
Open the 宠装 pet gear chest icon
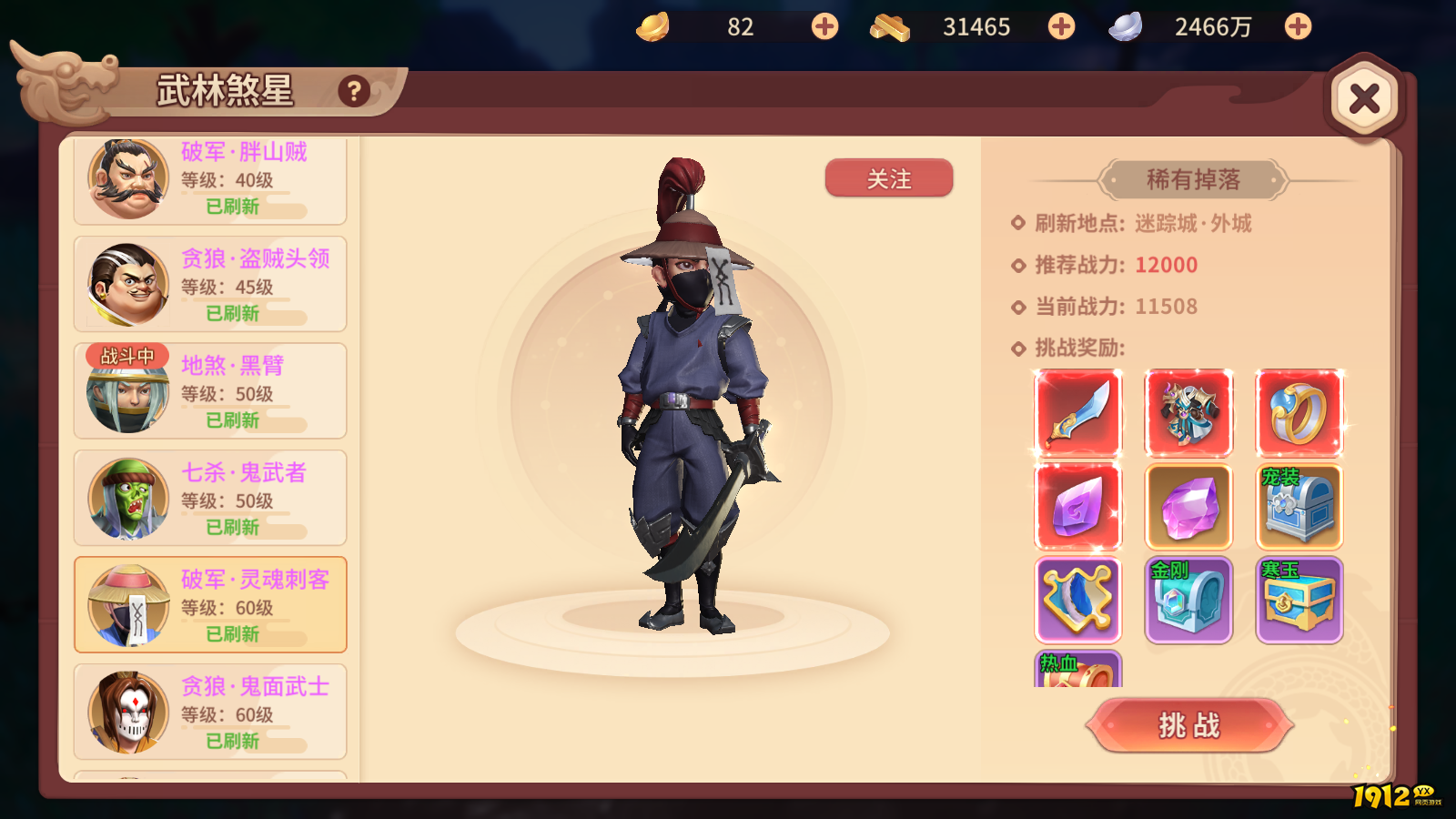(x=1299, y=506)
